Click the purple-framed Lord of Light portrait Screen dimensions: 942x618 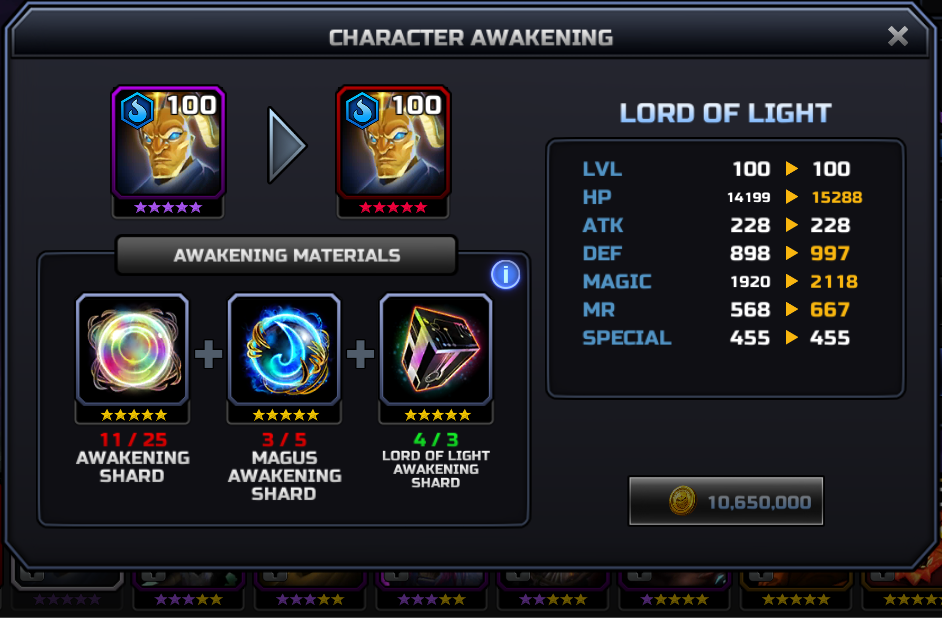click(x=168, y=142)
